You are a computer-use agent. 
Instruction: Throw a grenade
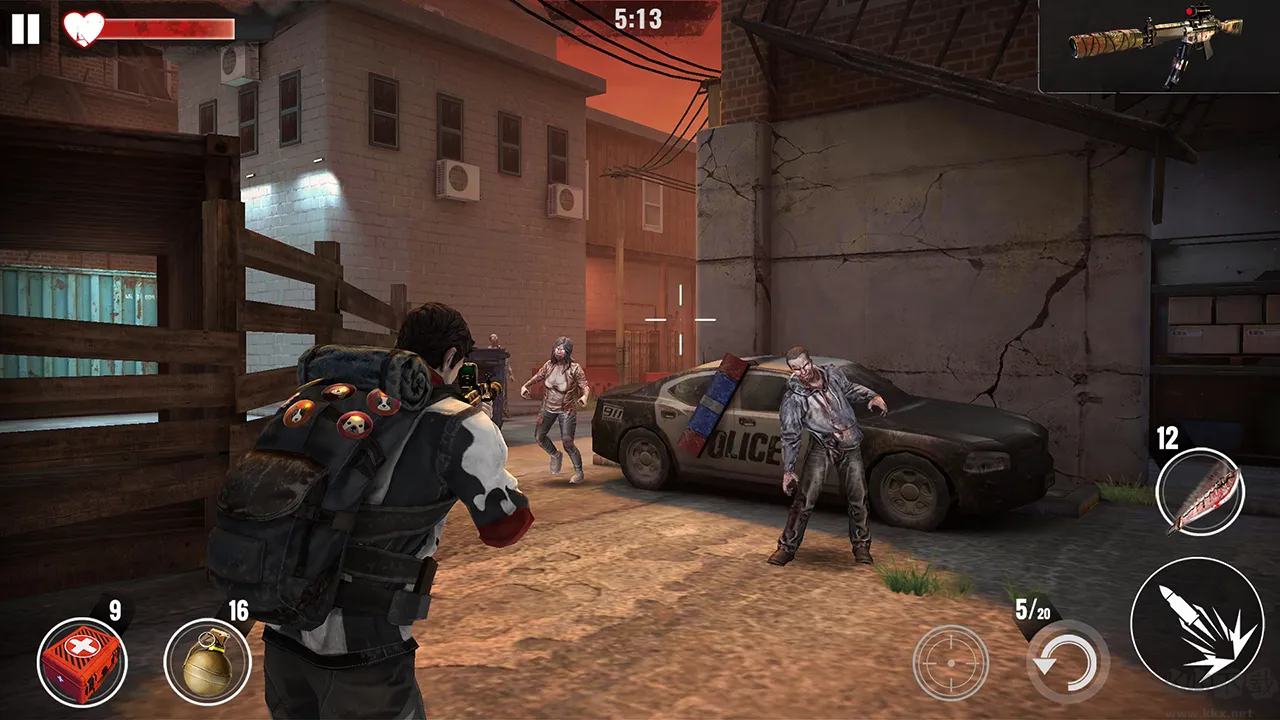(x=207, y=661)
